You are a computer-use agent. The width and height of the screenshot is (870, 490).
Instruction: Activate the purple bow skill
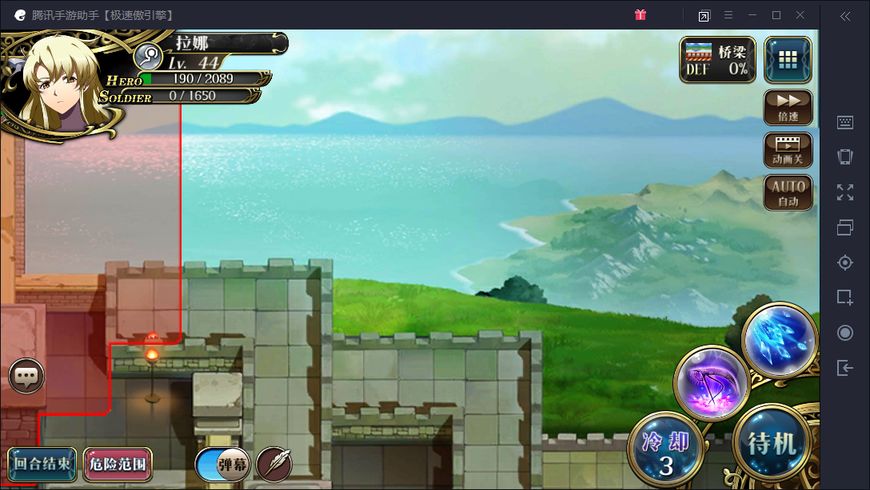[x=711, y=382]
